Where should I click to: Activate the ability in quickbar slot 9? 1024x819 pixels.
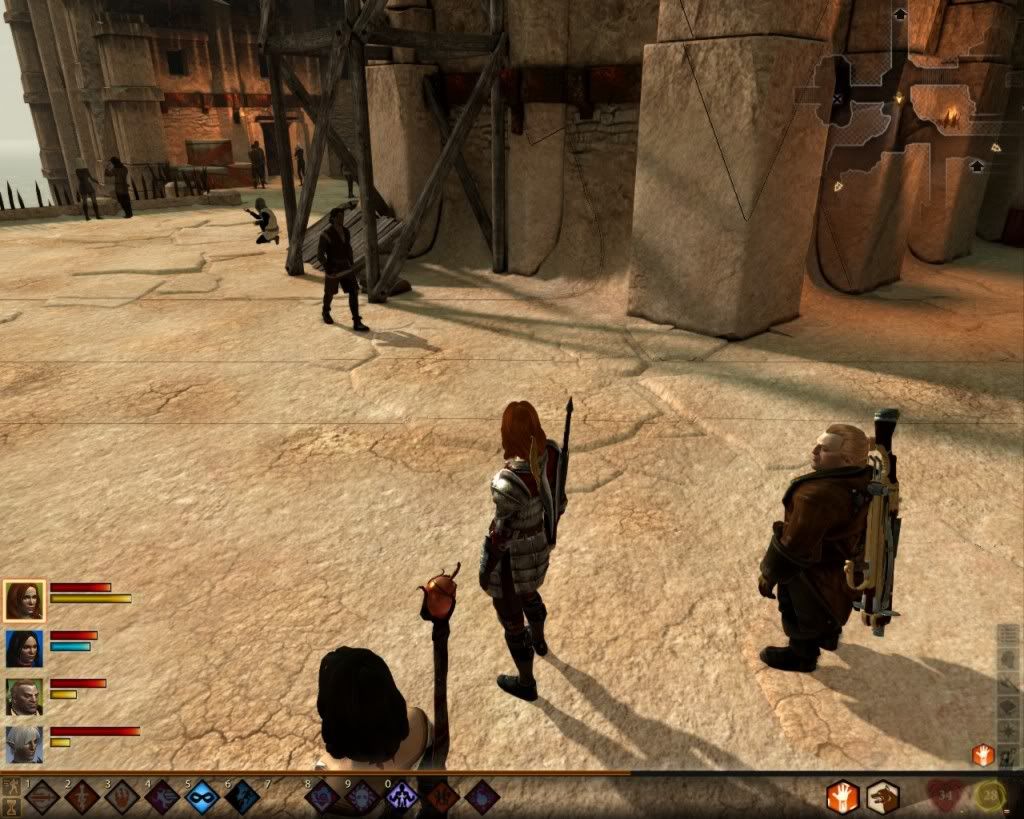pos(362,798)
